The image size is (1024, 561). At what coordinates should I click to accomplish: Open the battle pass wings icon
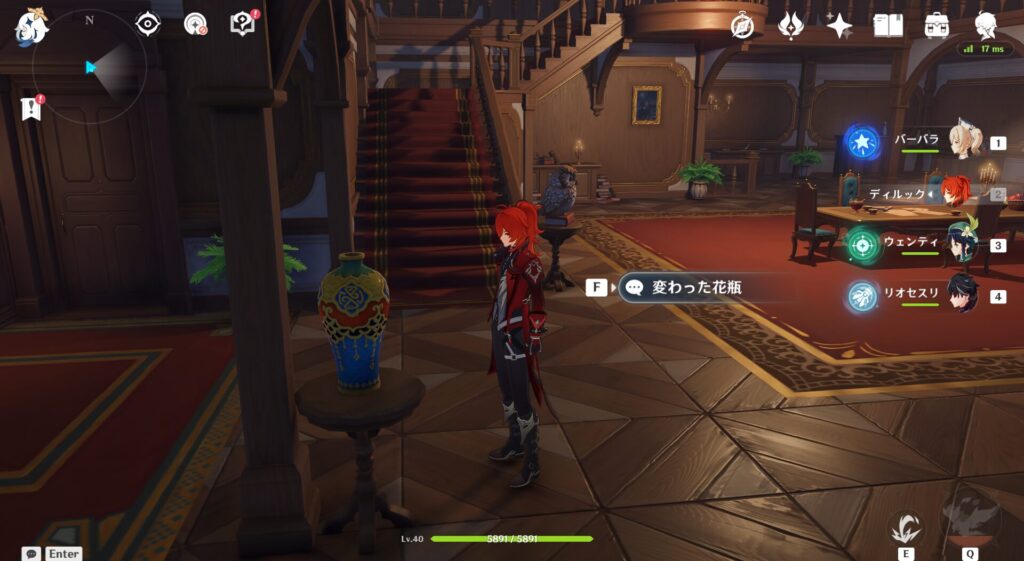pos(791,25)
